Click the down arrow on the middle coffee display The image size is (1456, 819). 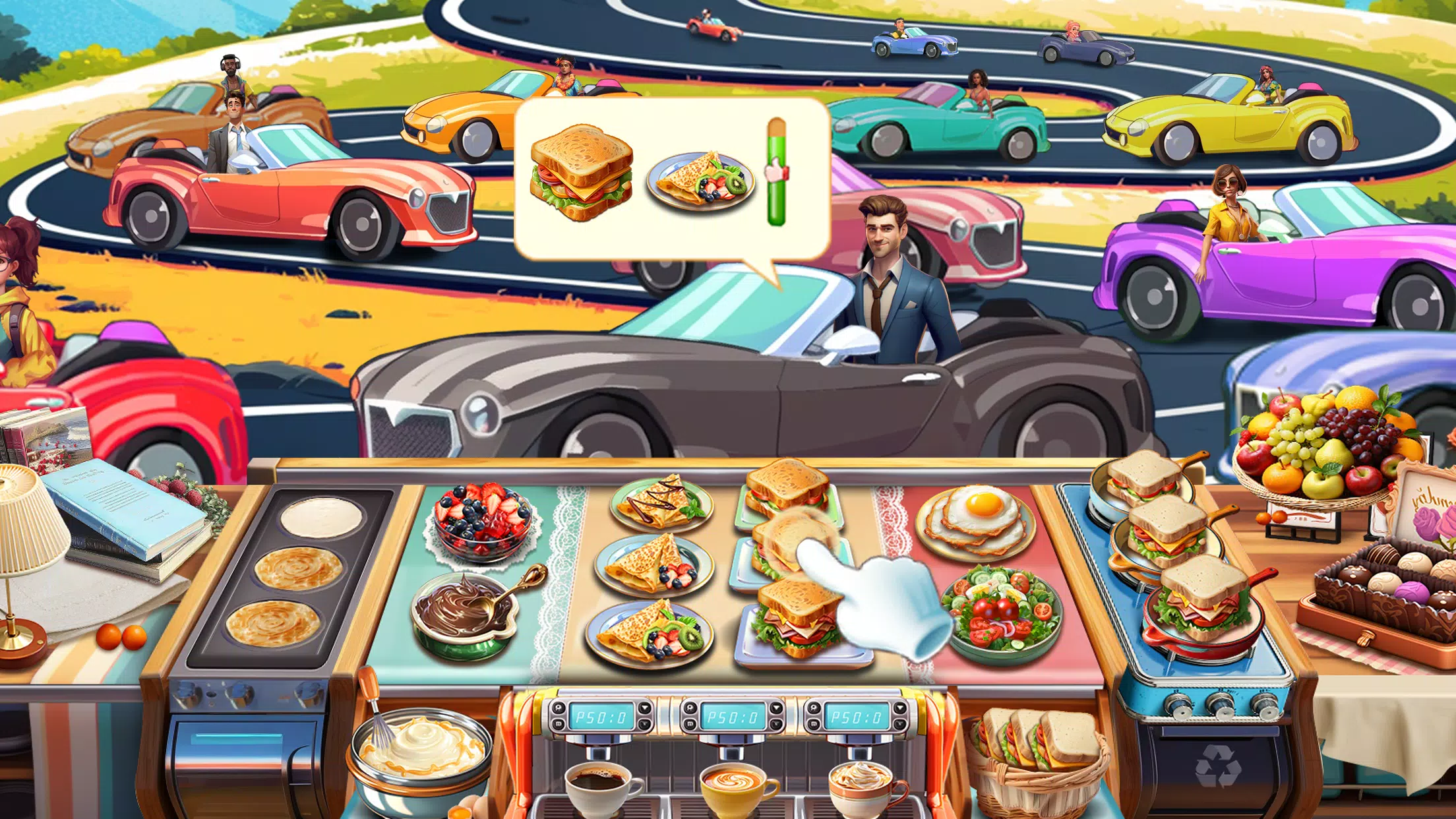click(775, 723)
